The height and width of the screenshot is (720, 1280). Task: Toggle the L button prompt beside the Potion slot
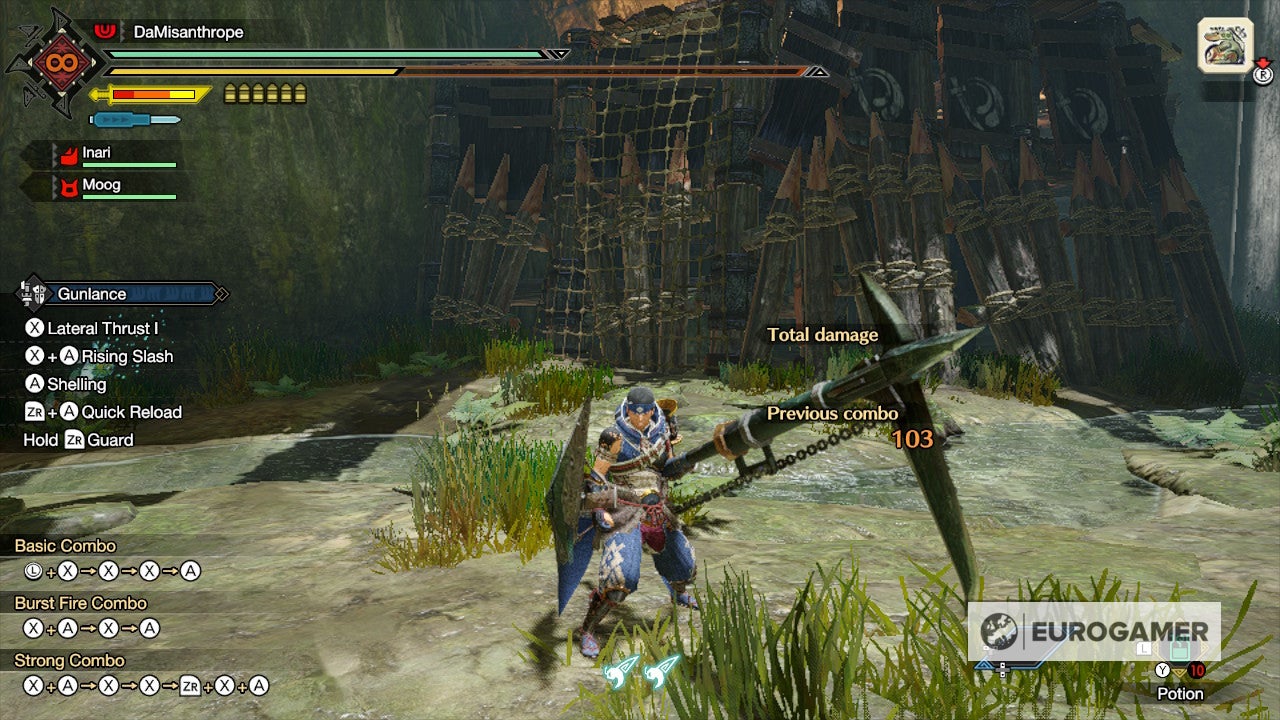pos(1143,648)
